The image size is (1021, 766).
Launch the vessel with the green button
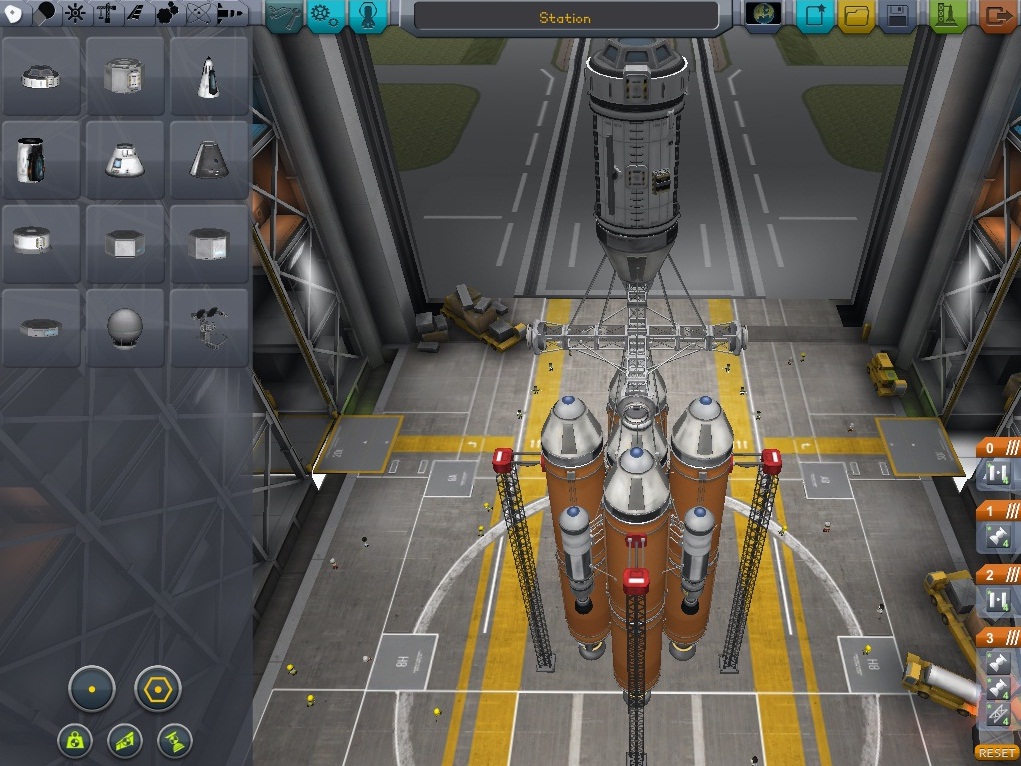947,16
